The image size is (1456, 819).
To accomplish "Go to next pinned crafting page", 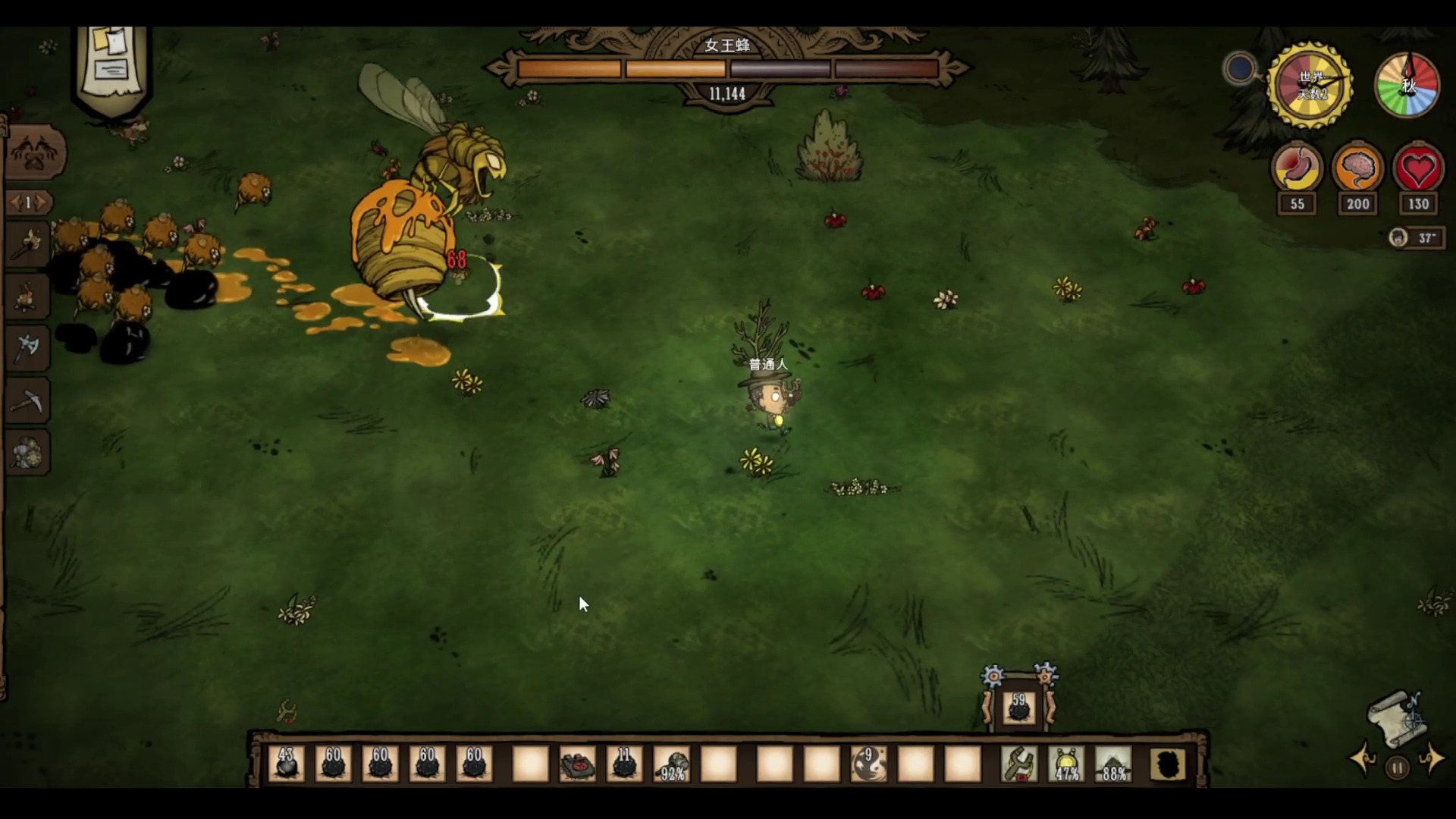I will pos(42,202).
